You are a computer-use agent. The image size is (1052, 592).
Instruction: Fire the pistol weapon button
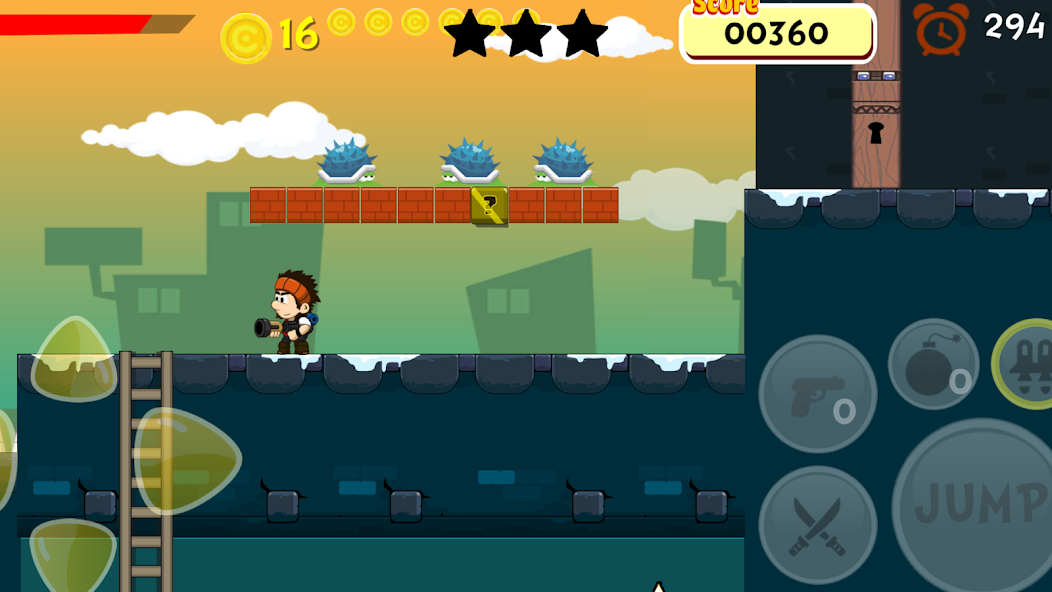[817, 393]
